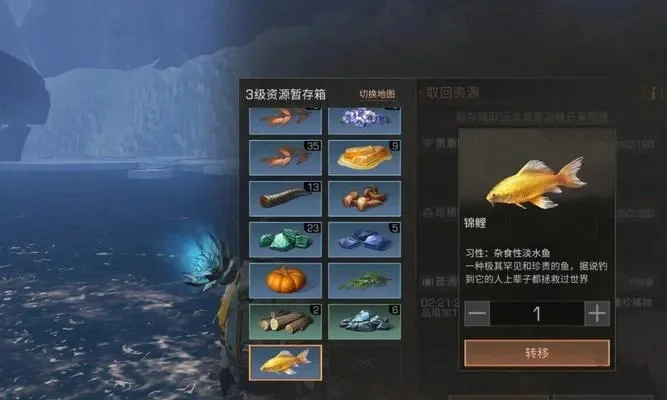
Task: Pick the gray stone ore slot
Action: pos(365,321)
